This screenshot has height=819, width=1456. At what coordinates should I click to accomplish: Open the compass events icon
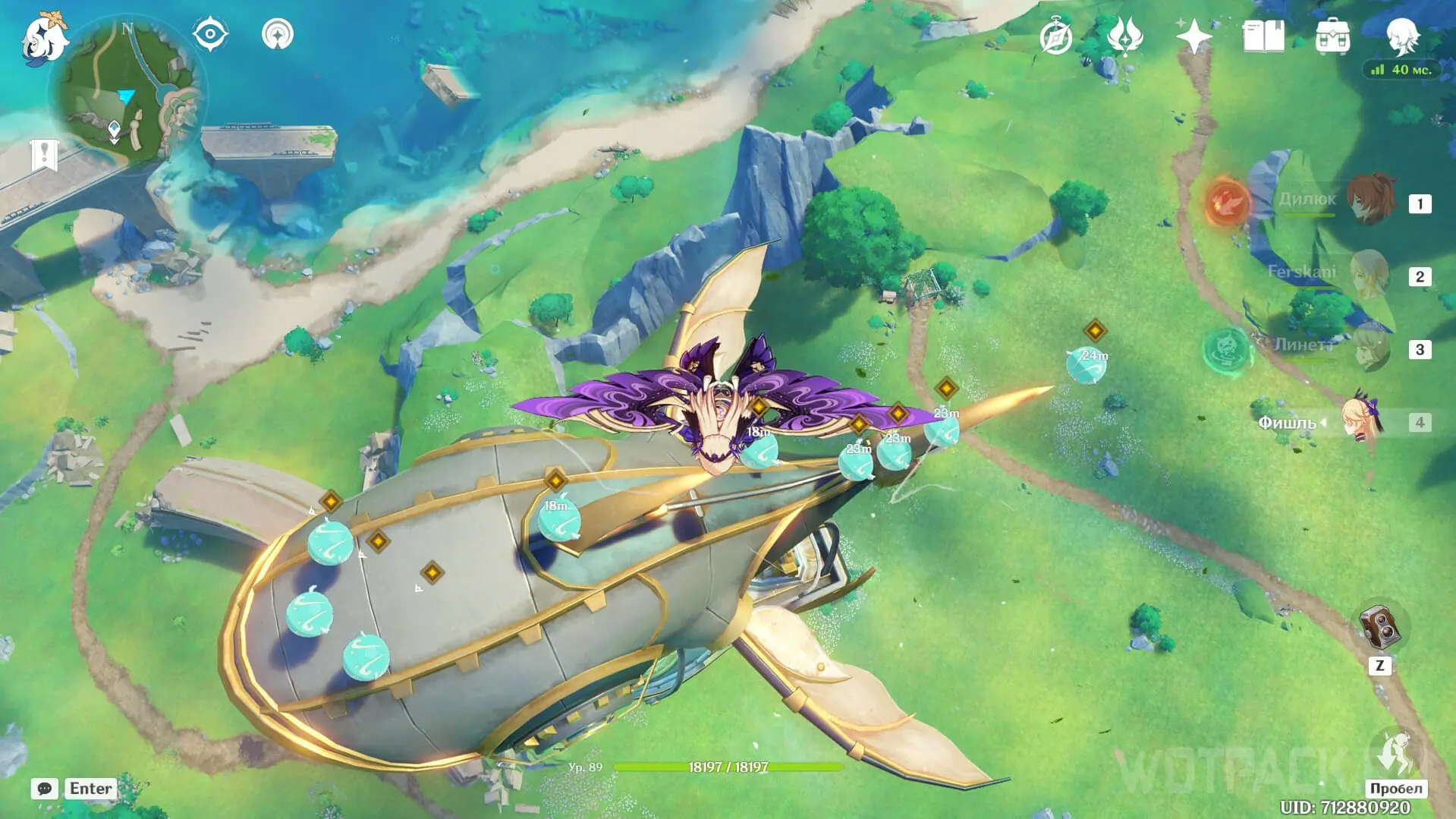click(1055, 36)
